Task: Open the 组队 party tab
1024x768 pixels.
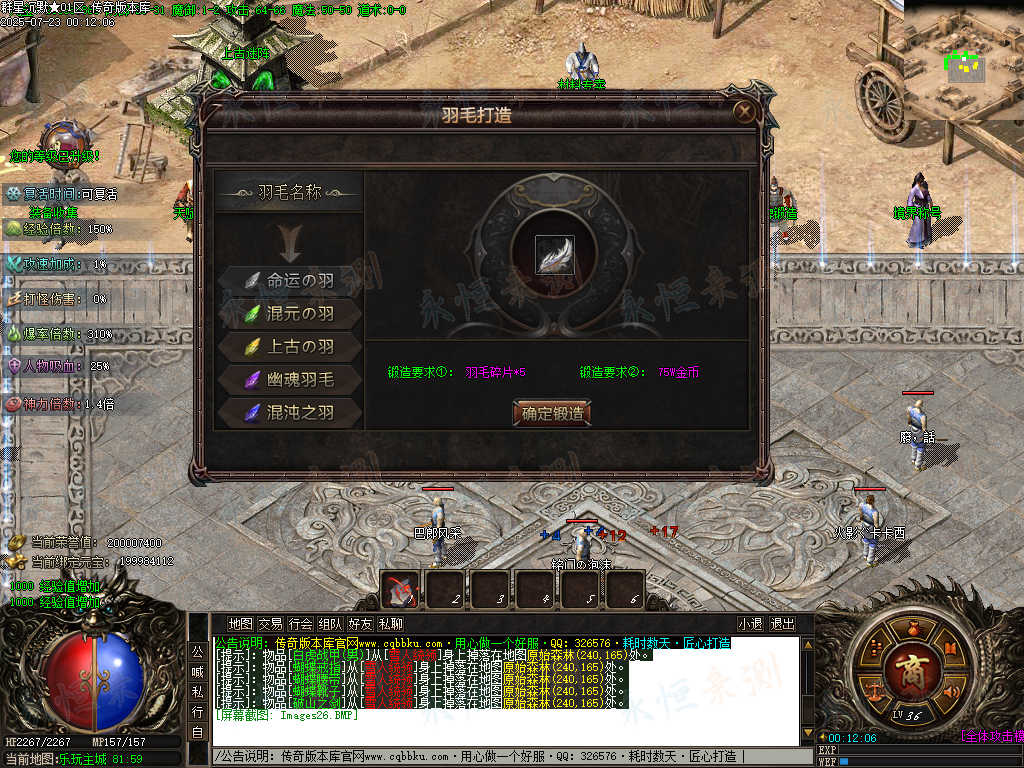Action: (330, 624)
